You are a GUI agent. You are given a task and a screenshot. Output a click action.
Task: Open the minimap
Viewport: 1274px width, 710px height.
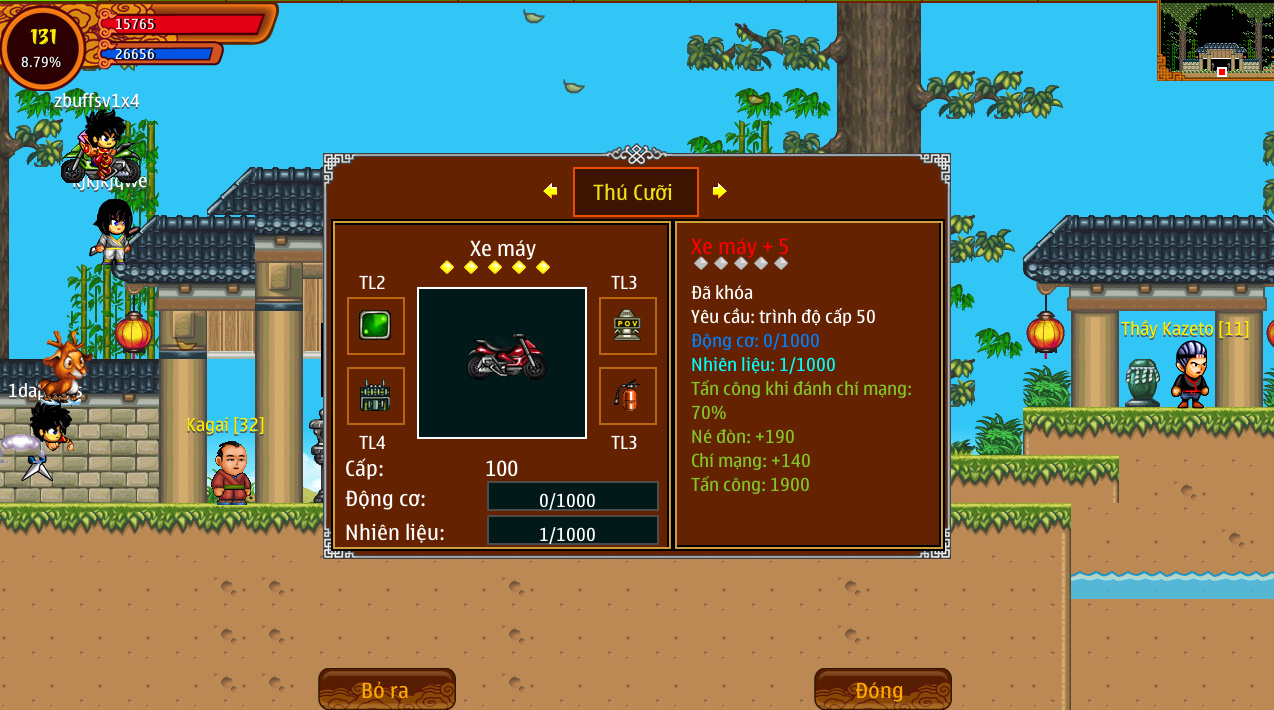(1215, 40)
